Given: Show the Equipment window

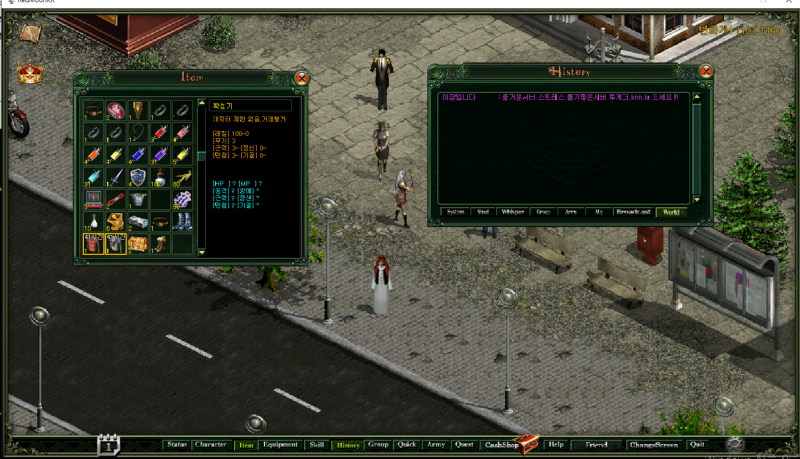Looking at the screenshot, I should [x=280, y=444].
